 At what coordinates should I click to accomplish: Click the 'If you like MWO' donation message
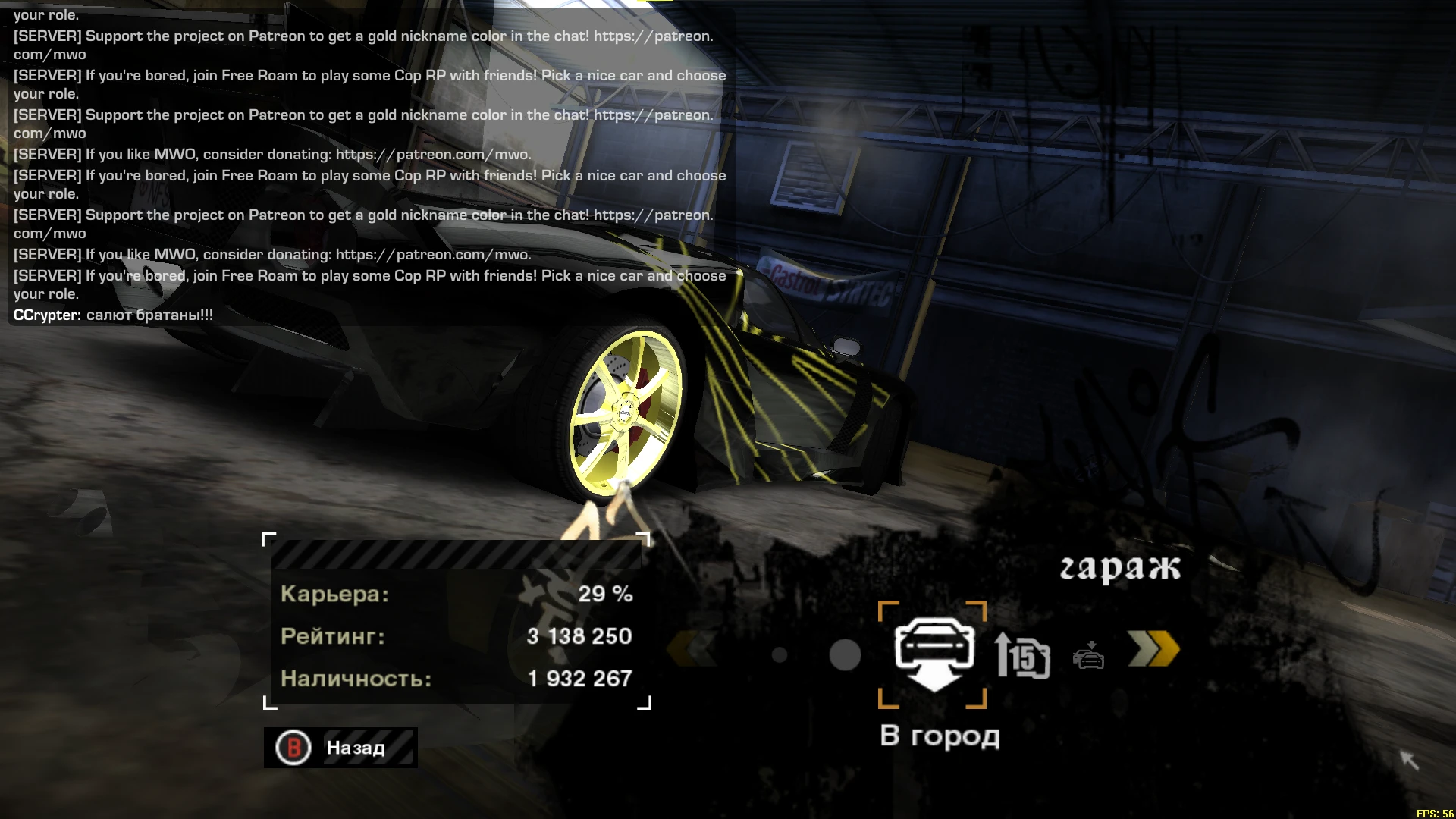pyautogui.click(x=271, y=255)
